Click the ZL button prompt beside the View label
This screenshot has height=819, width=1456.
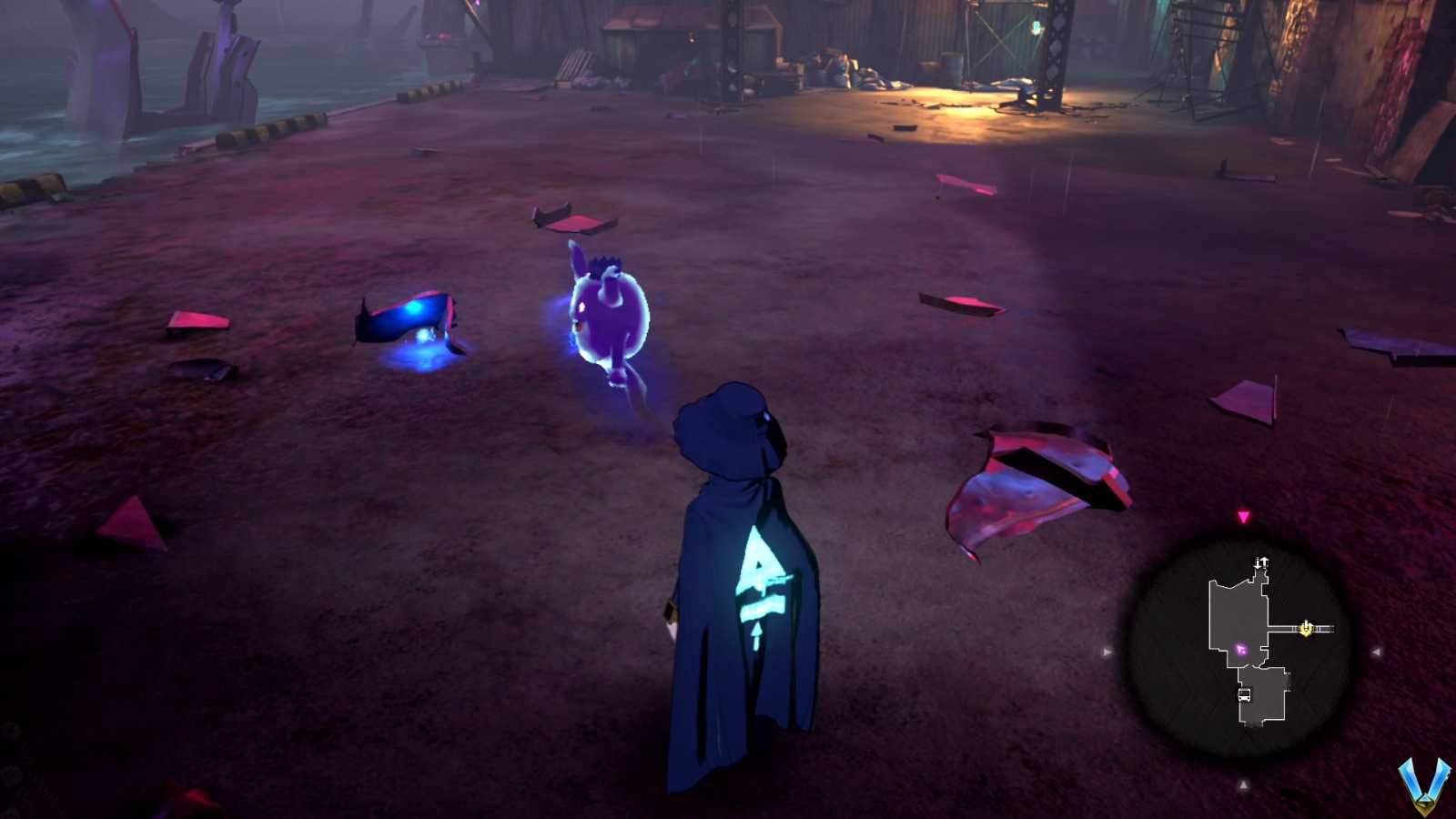[x=11, y=775]
